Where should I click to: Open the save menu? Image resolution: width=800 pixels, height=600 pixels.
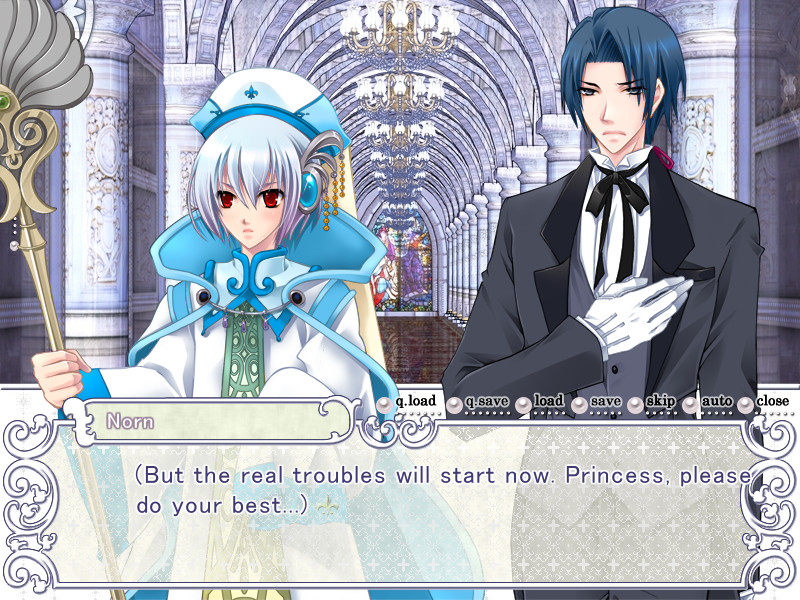[598, 402]
